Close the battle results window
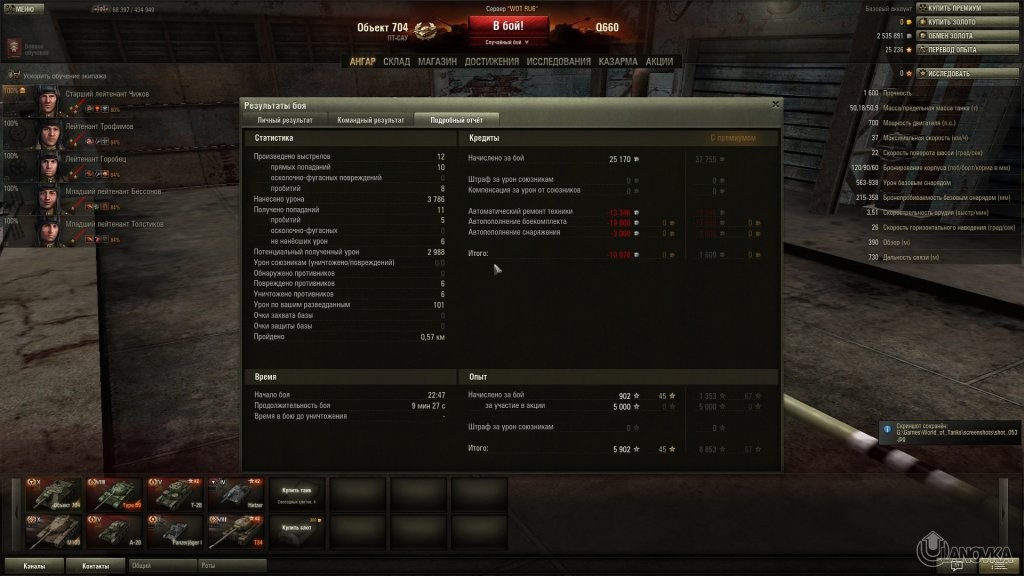The height and width of the screenshot is (576, 1024). point(775,103)
